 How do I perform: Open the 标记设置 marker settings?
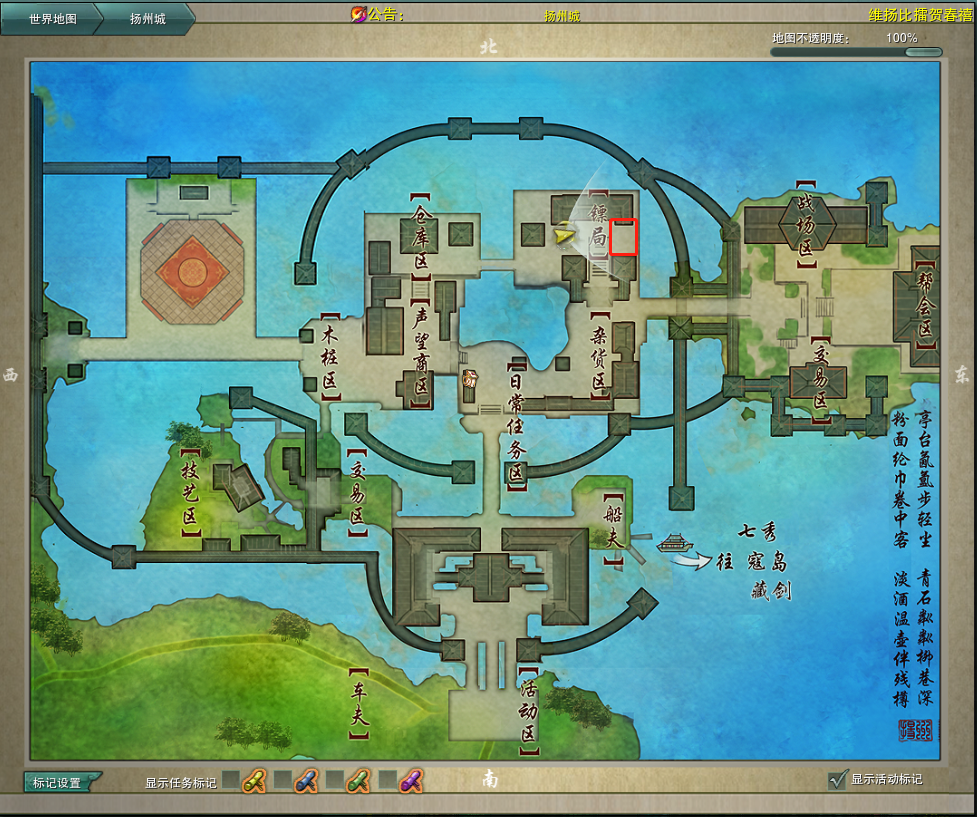coord(62,782)
